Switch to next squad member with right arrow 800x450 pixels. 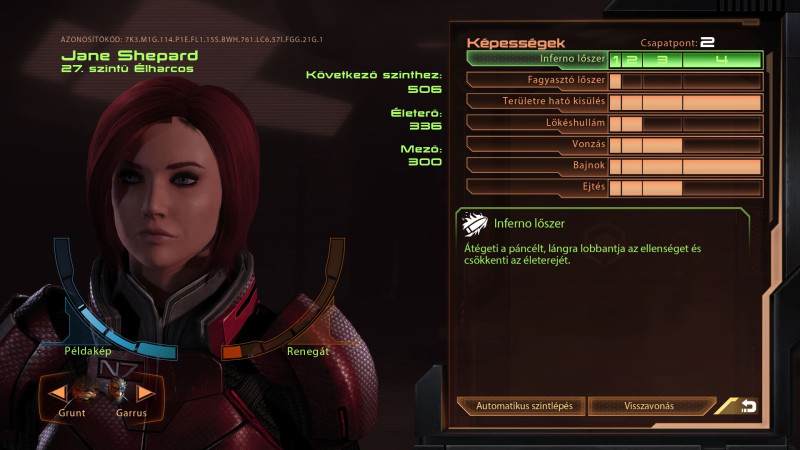(x=146, y=393)
